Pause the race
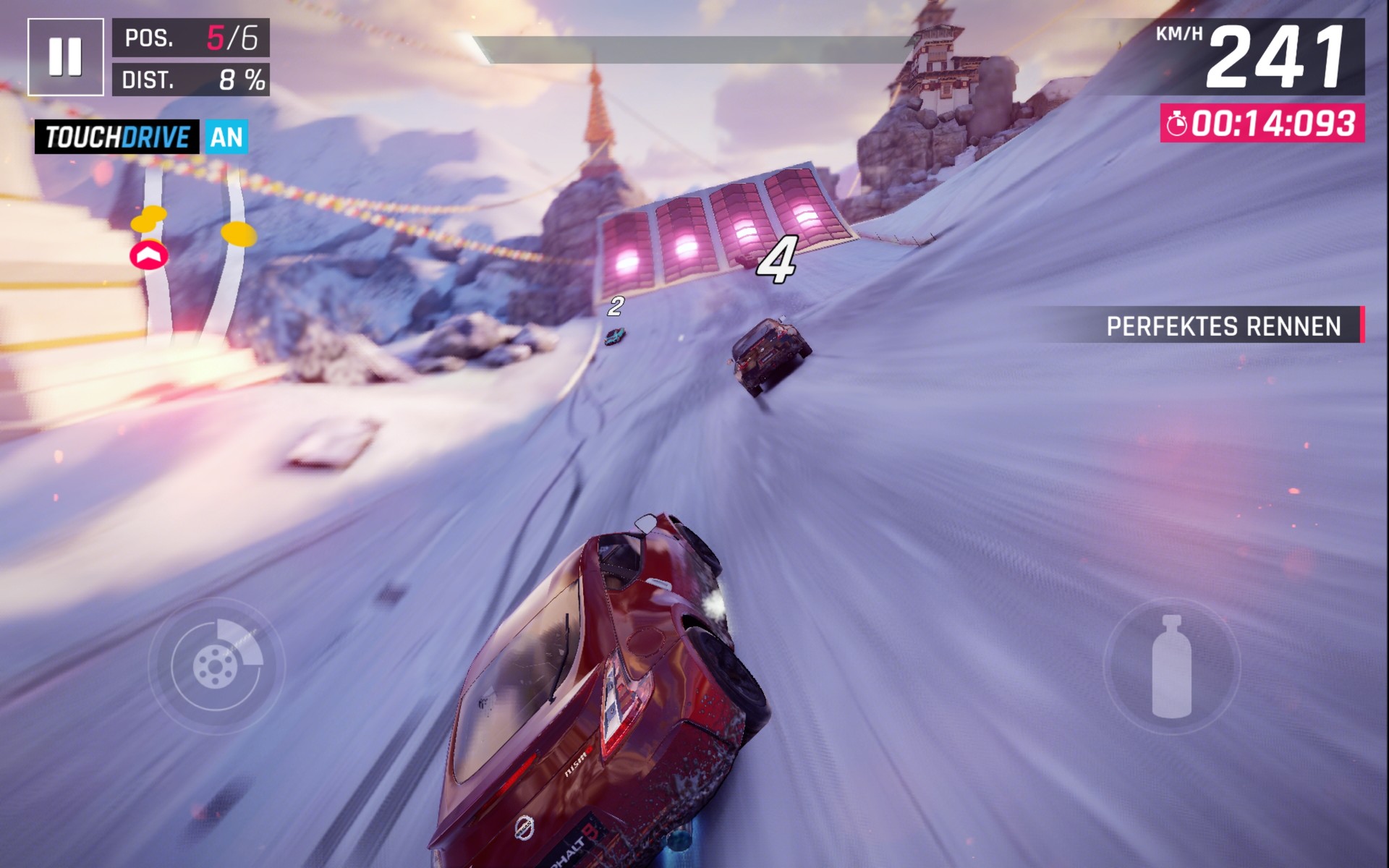Screen dimensions: 1389x868 [65, 57]
